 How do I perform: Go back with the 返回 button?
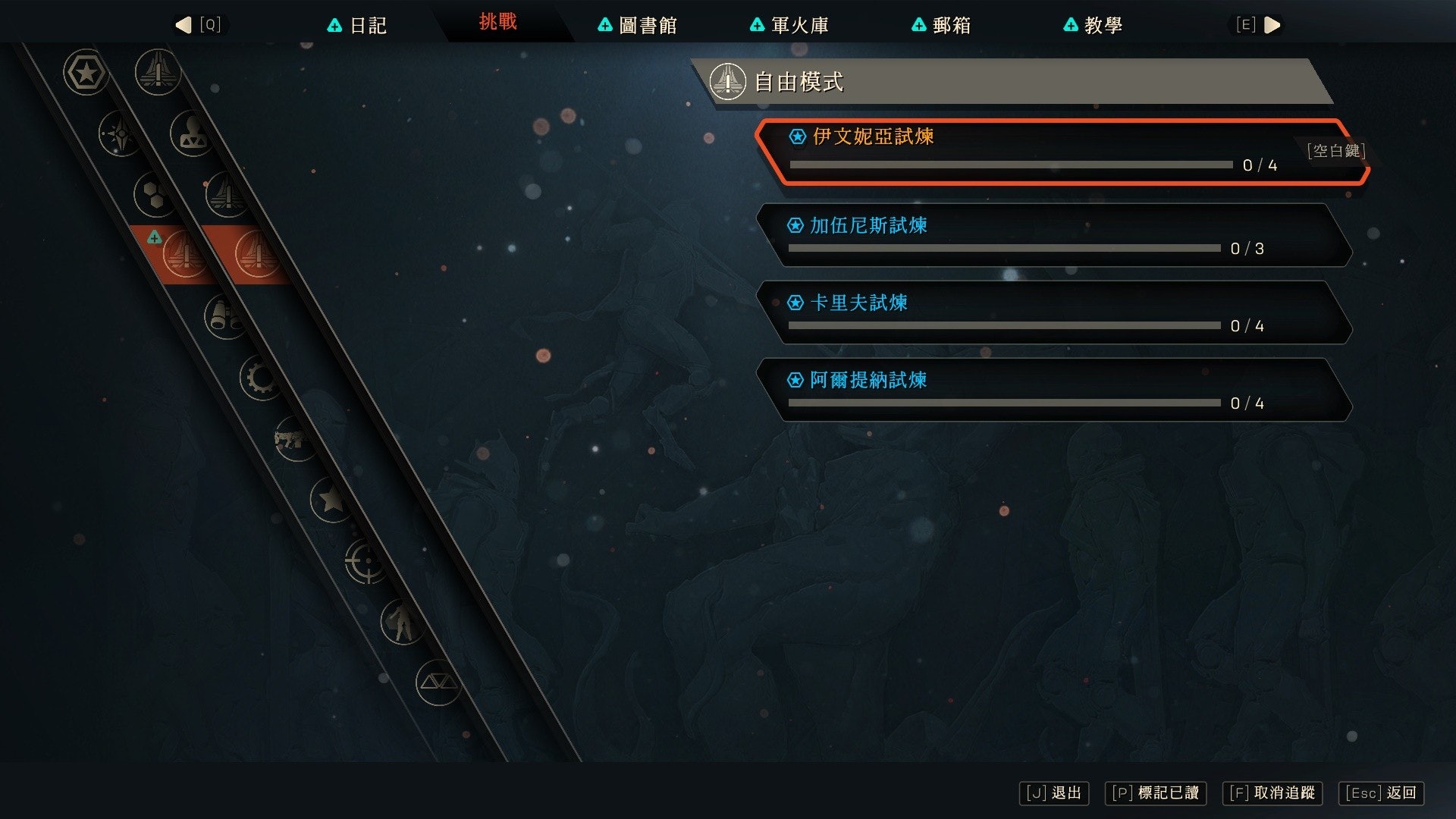(1381, 793)
